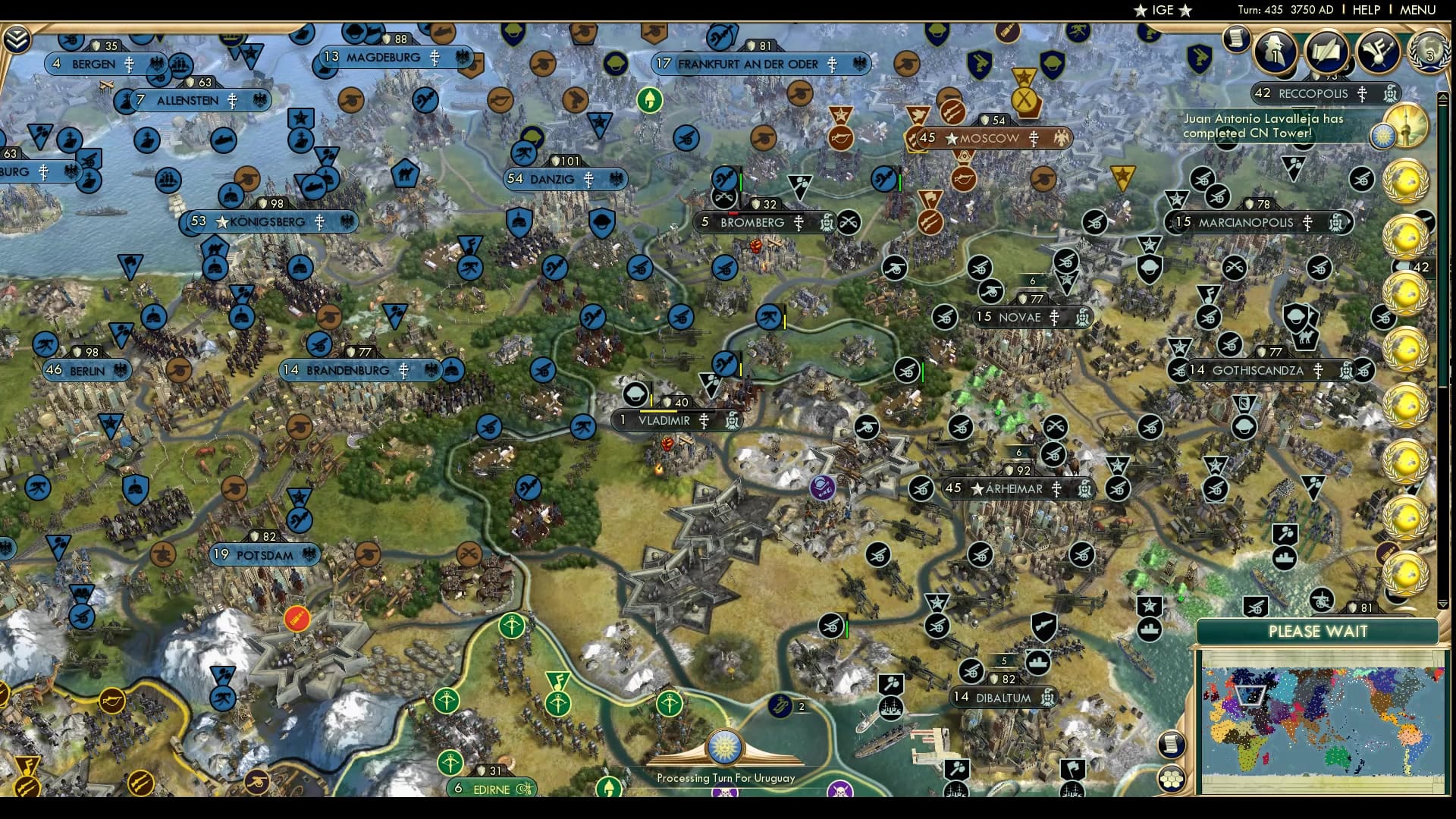Open HELP from the top bar
Screen dimensions: 1456x819
coord(1366,10)
